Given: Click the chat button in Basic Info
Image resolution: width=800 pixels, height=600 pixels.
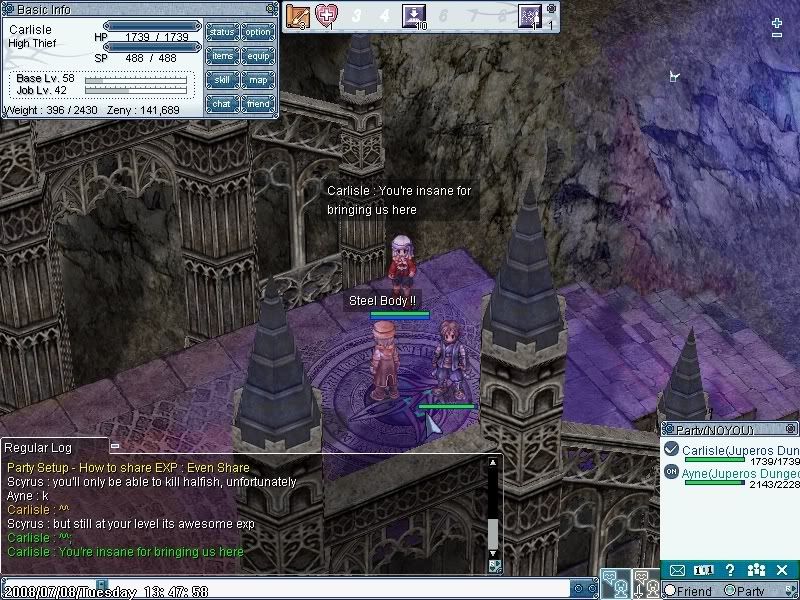Looking at the screenshot, I should tap(221, 104).
